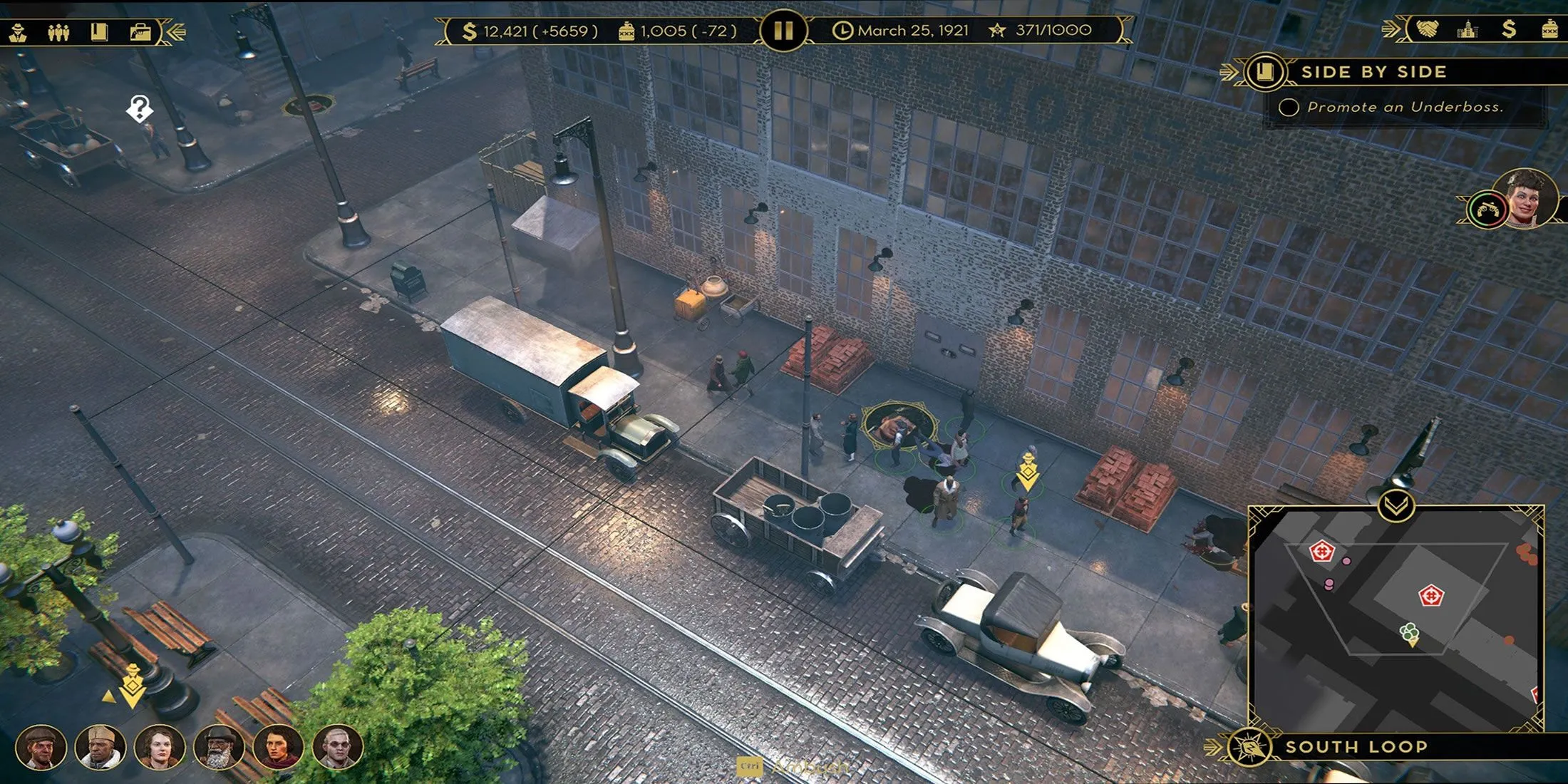1568x784 pixels.
Task: Open the alcohol jug icon
Action: click(1549, 29)
